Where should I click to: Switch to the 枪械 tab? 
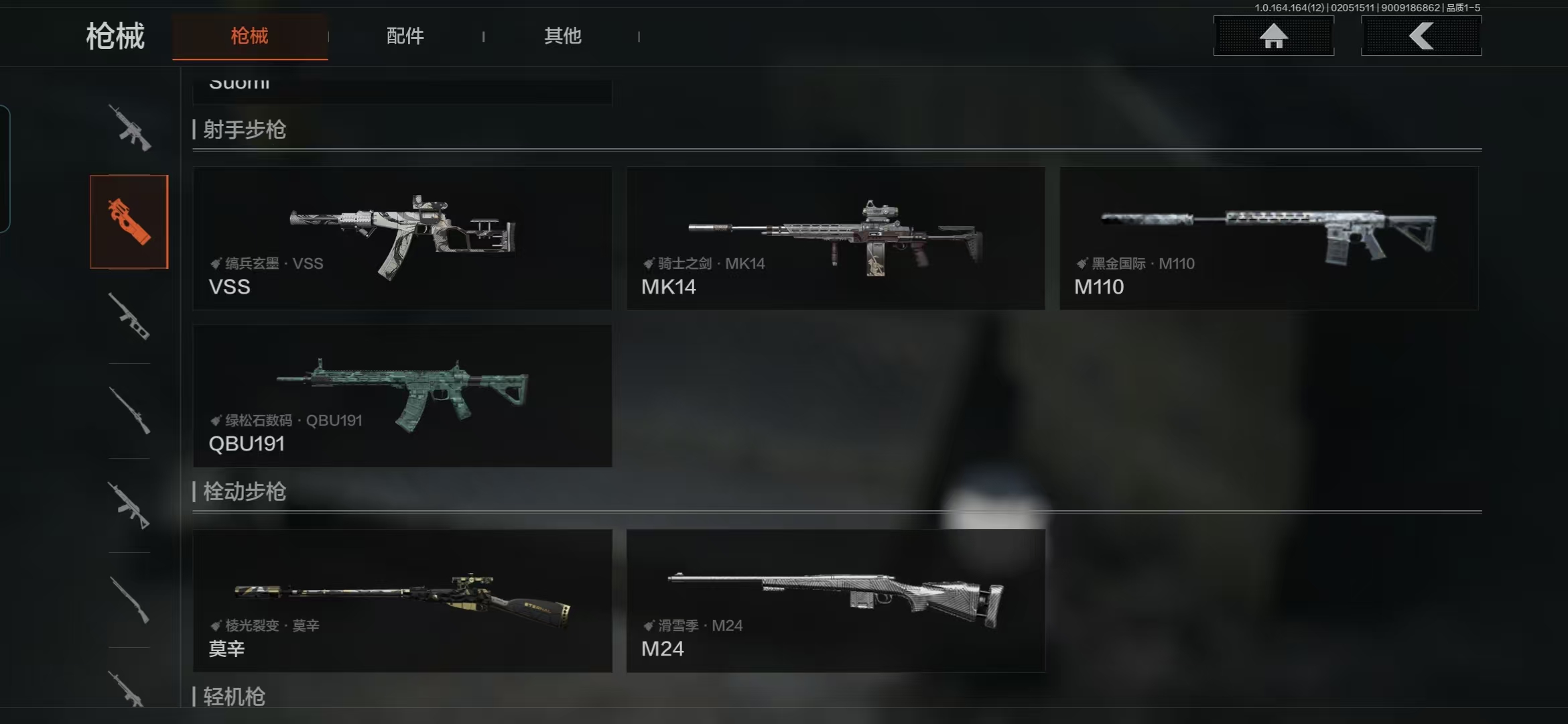(249, 36)
